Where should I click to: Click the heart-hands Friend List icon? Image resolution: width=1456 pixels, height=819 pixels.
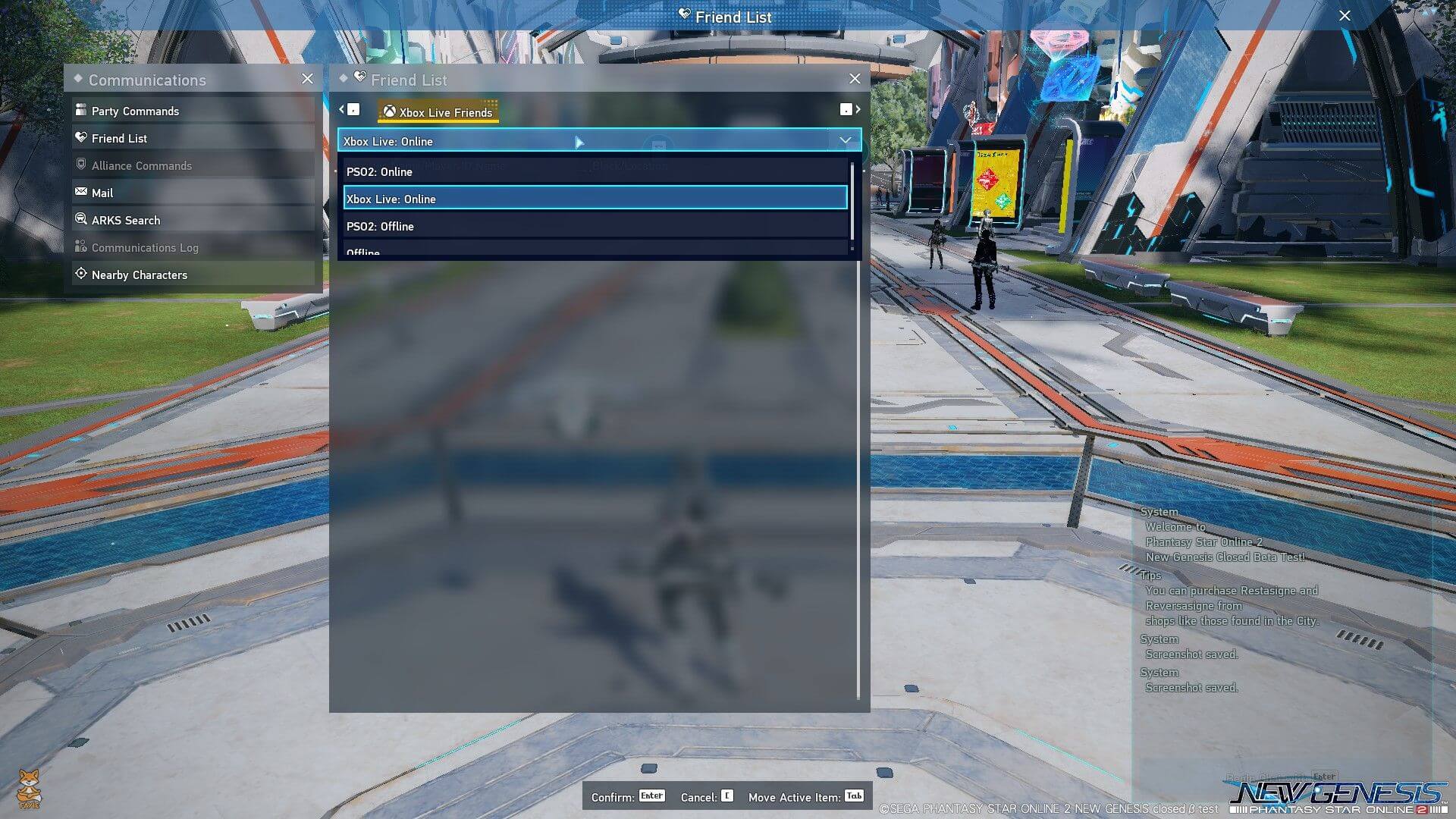point(81,137)
